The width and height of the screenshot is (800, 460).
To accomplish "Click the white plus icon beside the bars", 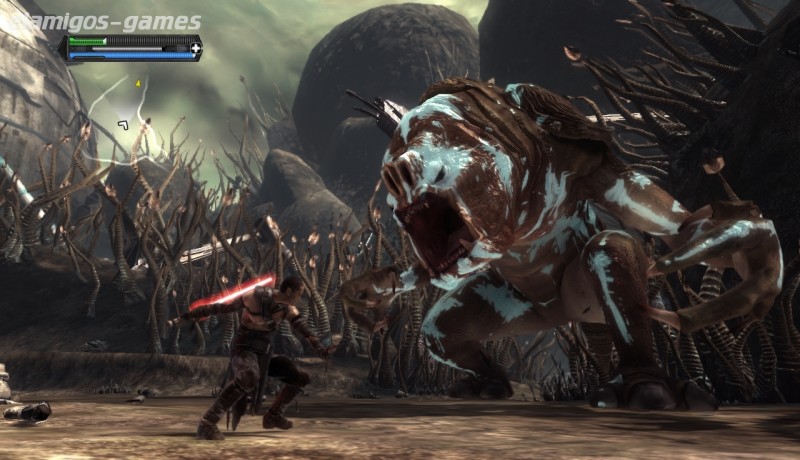I will coord(196,47).
